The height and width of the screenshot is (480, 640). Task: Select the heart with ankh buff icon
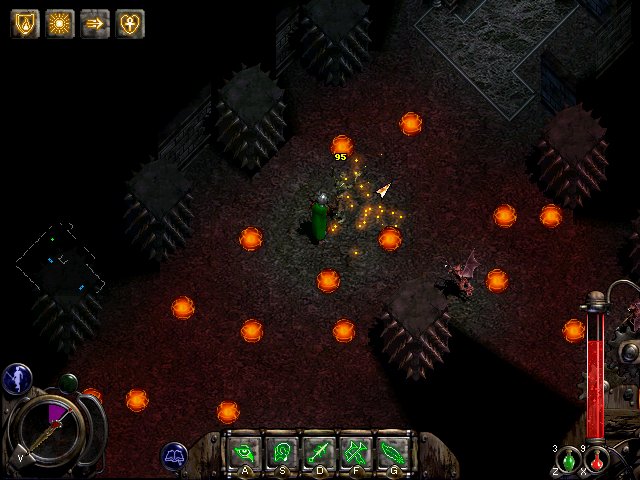[130, 23]
